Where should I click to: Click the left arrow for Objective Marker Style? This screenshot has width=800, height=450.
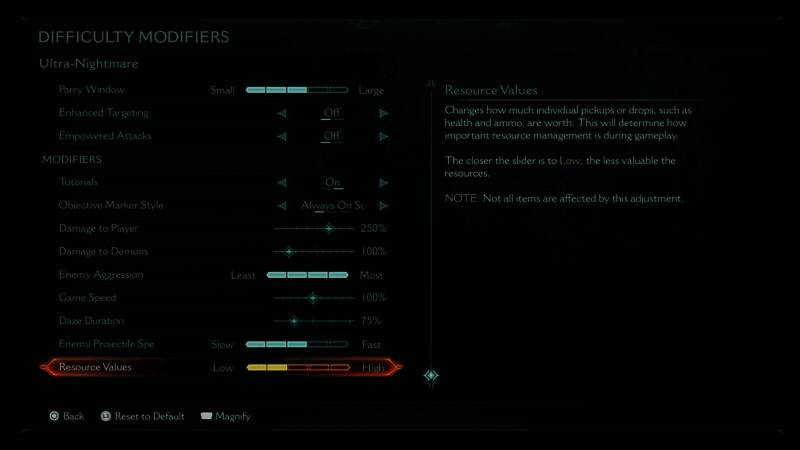point(282,206)
